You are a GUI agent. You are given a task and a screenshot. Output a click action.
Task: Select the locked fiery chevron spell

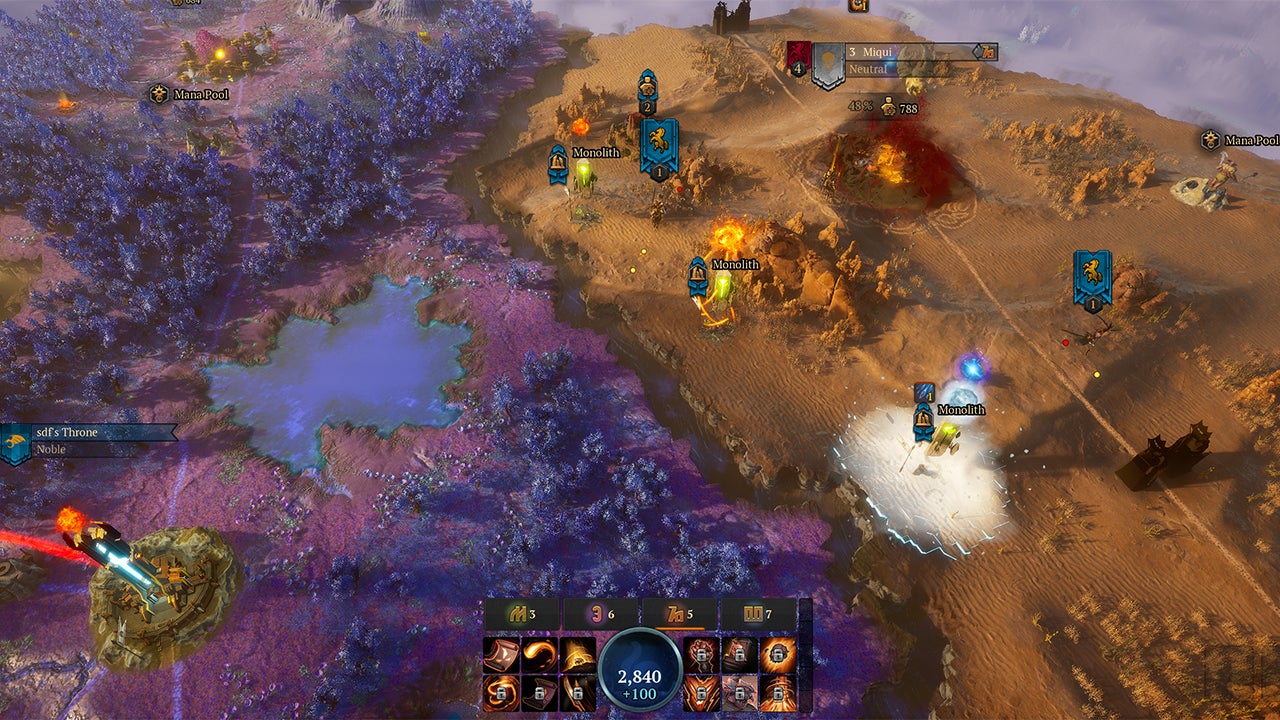coord(702,692)
